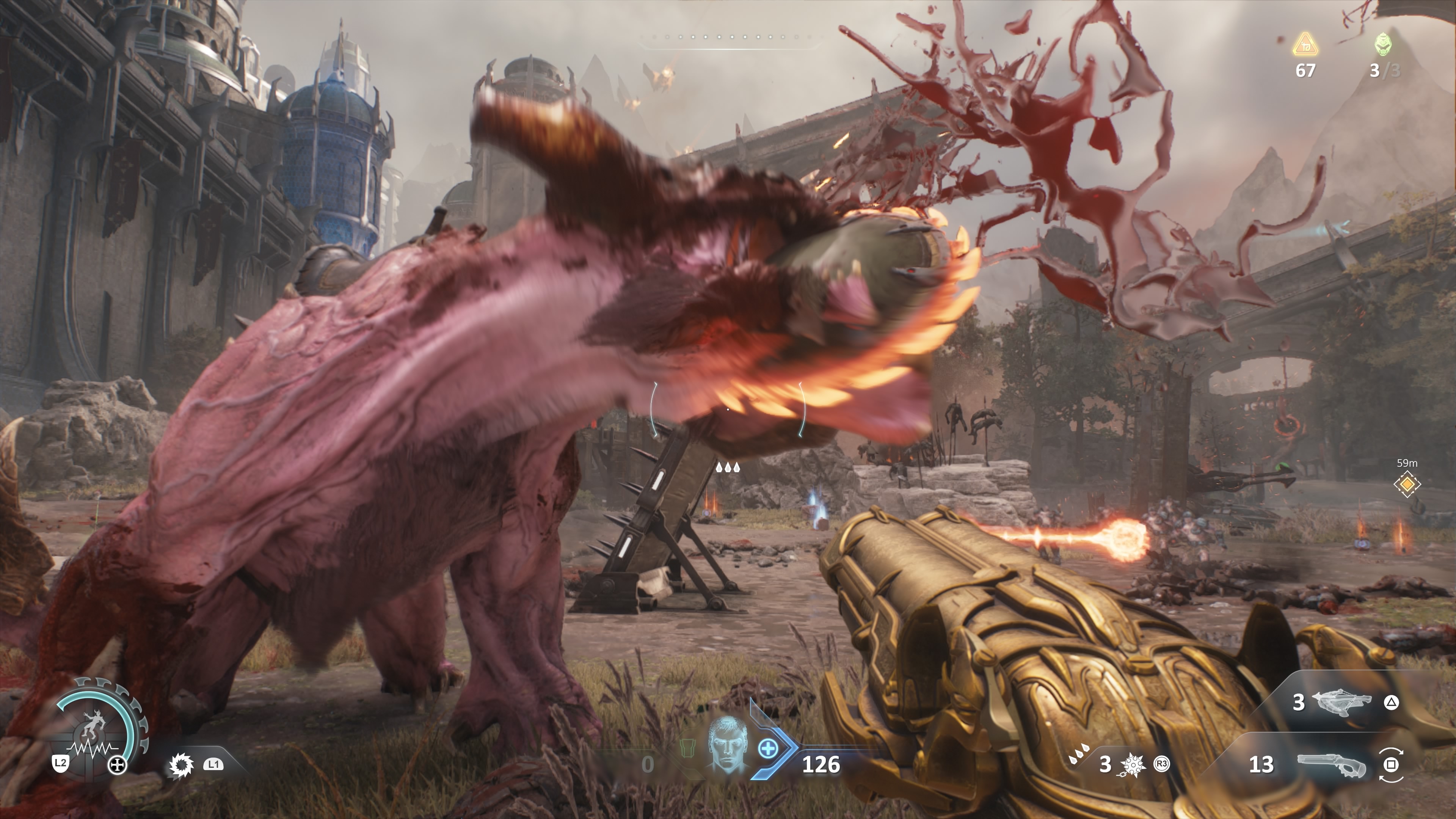Click the orange diamond objective marker
Viewport: 1456px width, 819px height.
(x=1407, y=485)
